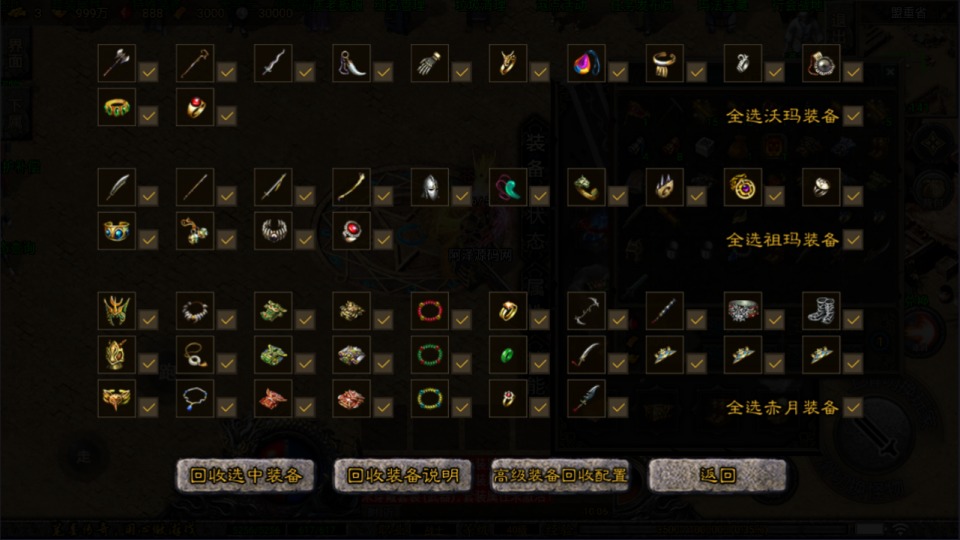
Task: Select the rainbow gem item icon
Action: tap(585, 63)
